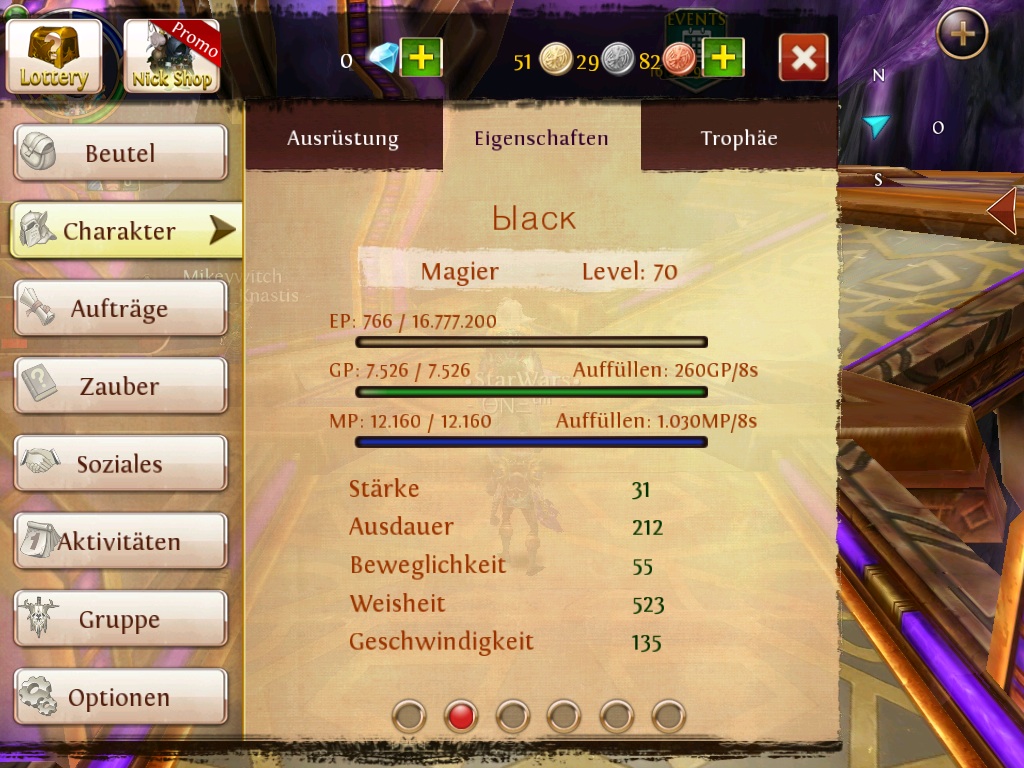Select the Charakter menu entry

120,231
